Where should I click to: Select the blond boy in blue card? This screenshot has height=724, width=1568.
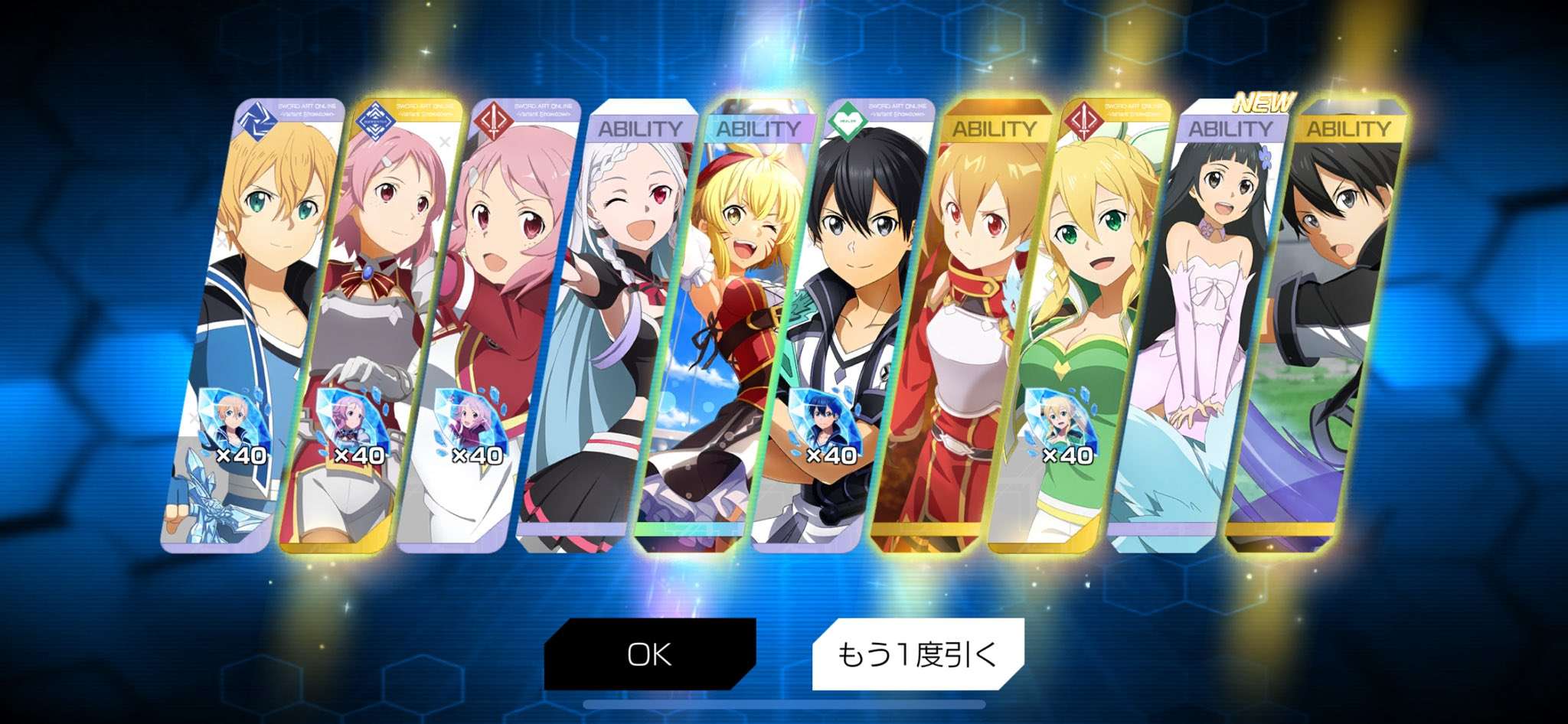pyautogui.click(x=253, y=306)
